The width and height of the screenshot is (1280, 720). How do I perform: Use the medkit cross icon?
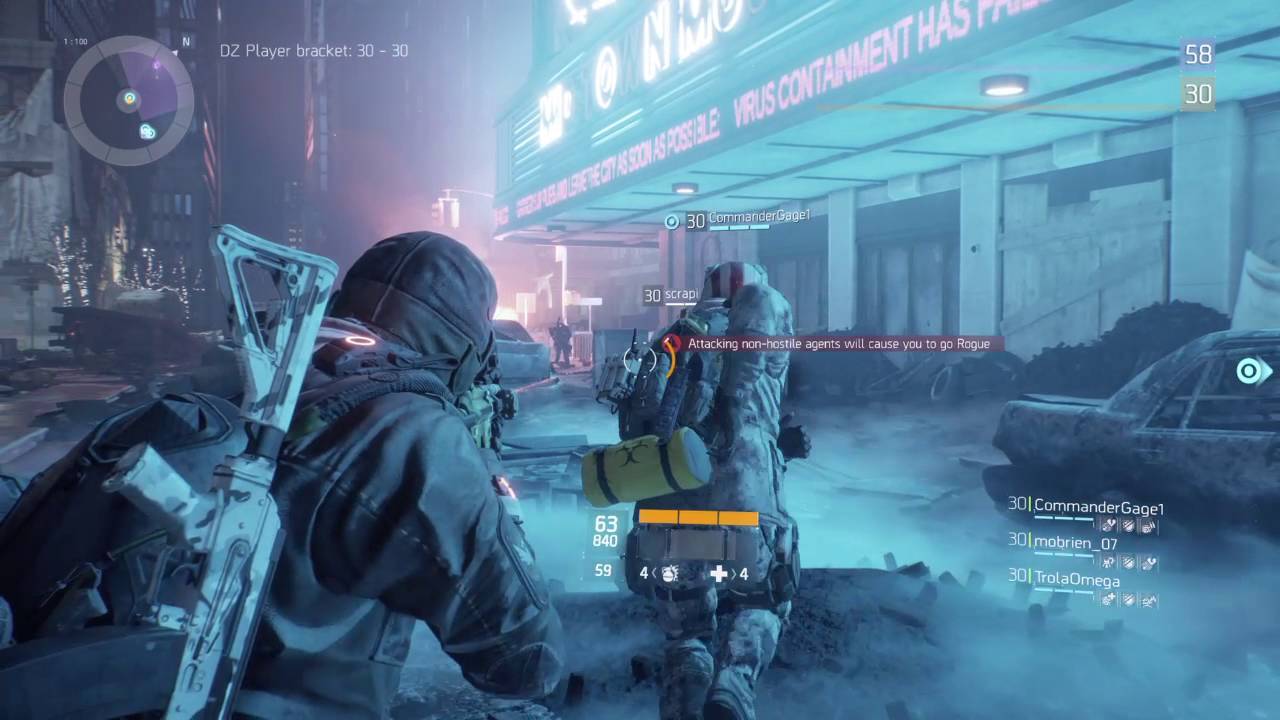(x=718, y=574)
